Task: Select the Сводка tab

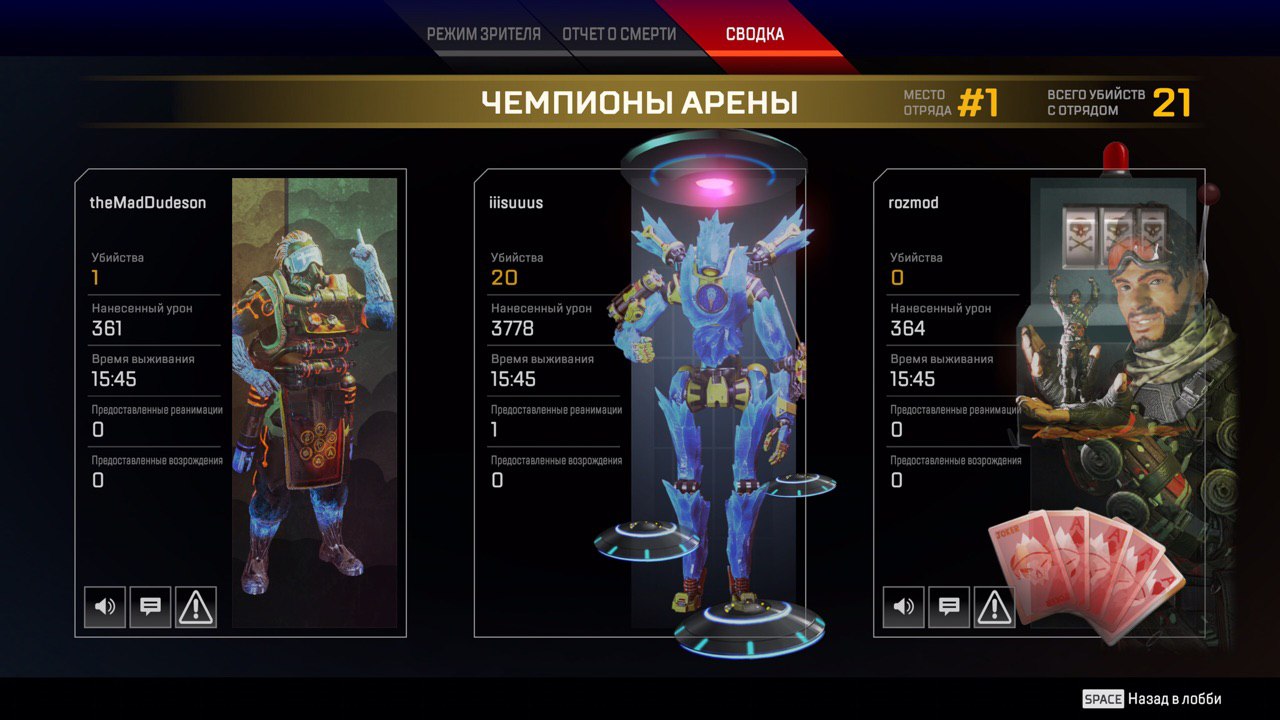Action: pos(755,35)
